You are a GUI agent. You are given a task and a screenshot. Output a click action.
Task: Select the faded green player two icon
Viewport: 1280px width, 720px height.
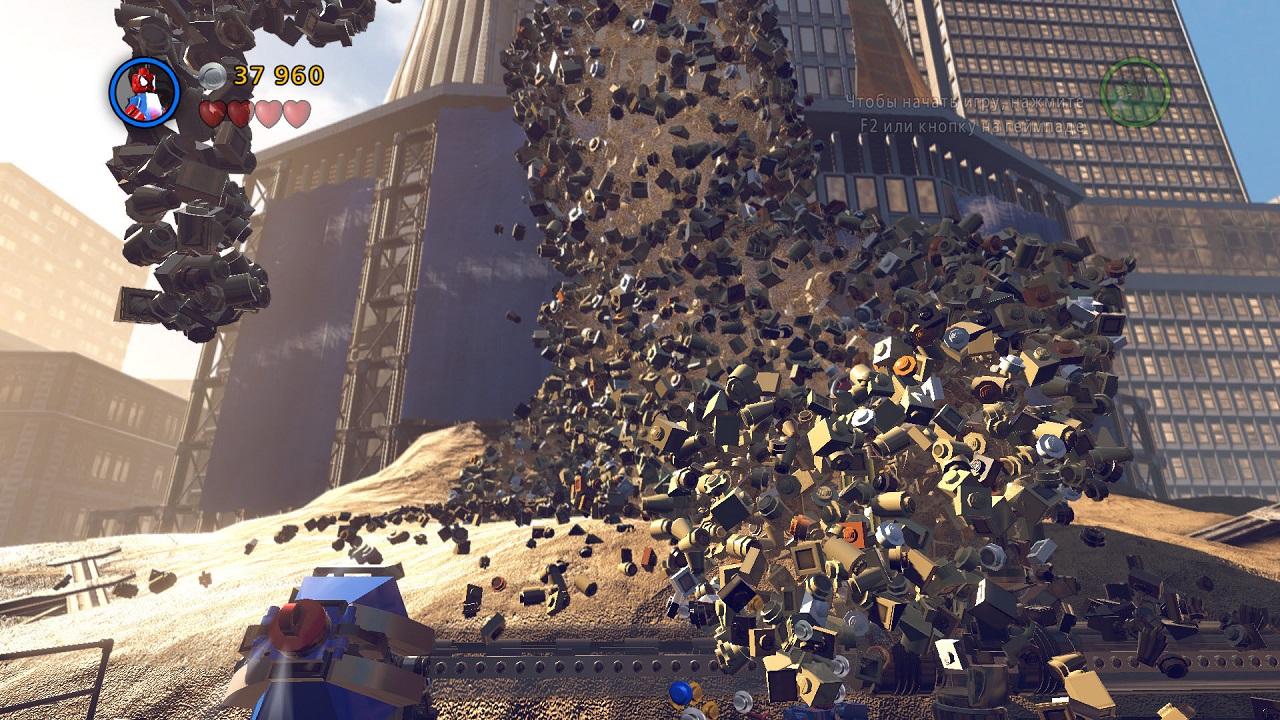click(1135, 92)
